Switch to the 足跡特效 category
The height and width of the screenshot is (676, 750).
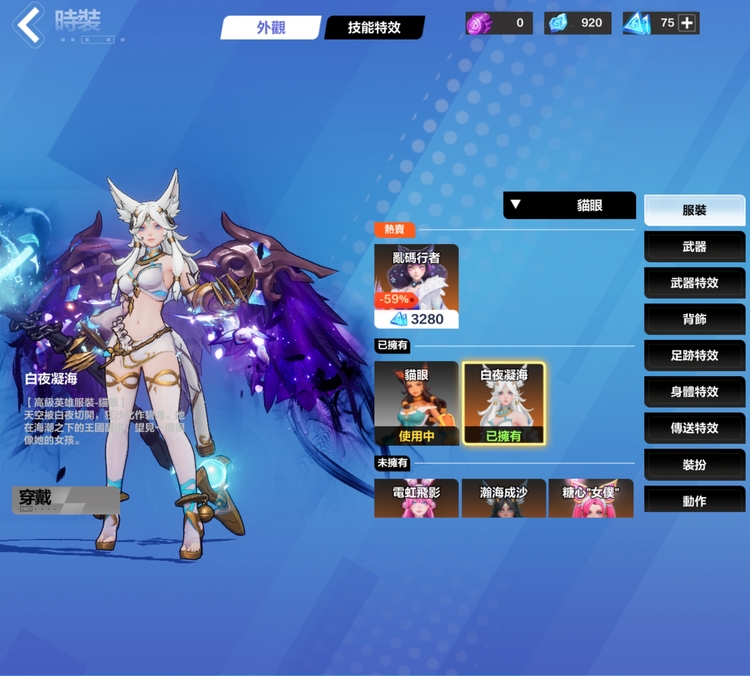[694, 355]
